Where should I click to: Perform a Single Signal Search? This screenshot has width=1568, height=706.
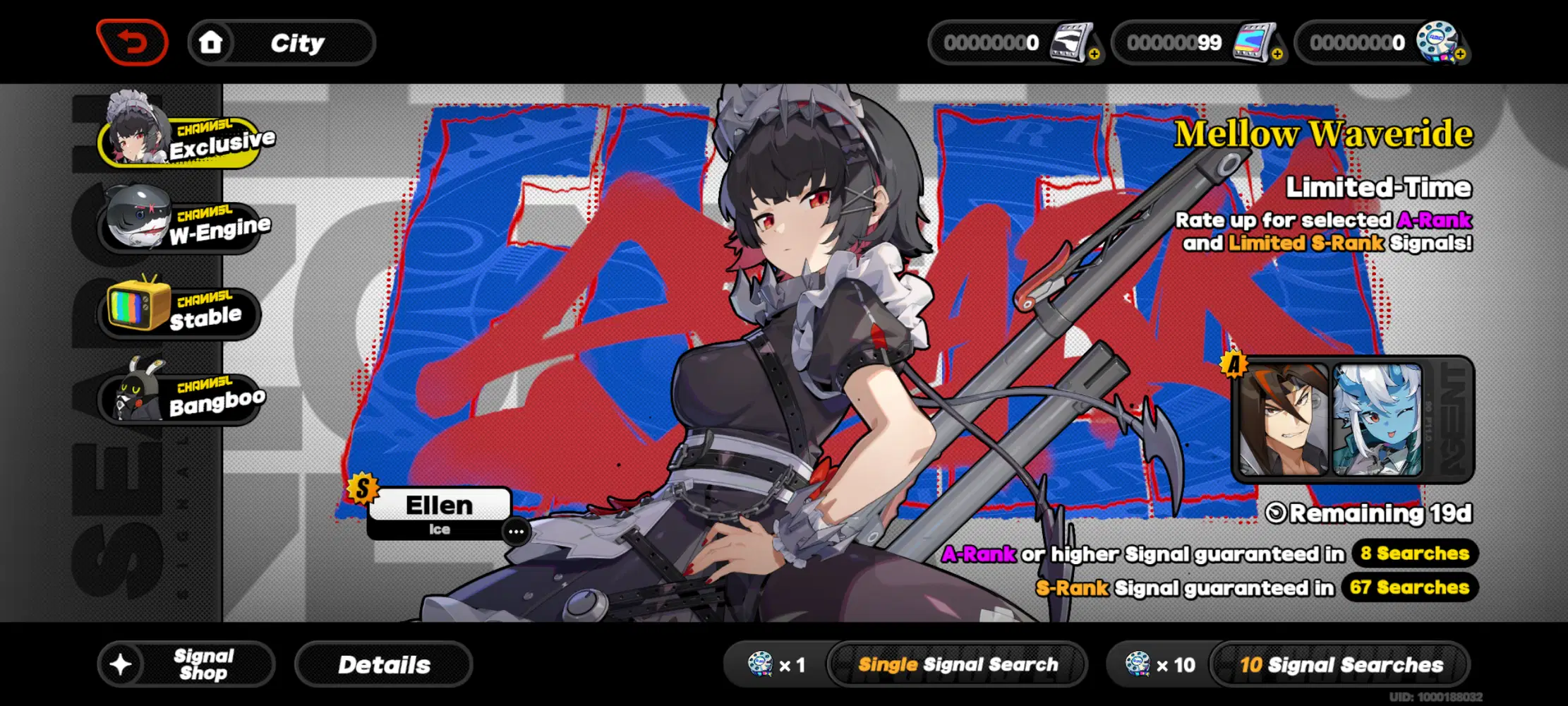point(957,664)
